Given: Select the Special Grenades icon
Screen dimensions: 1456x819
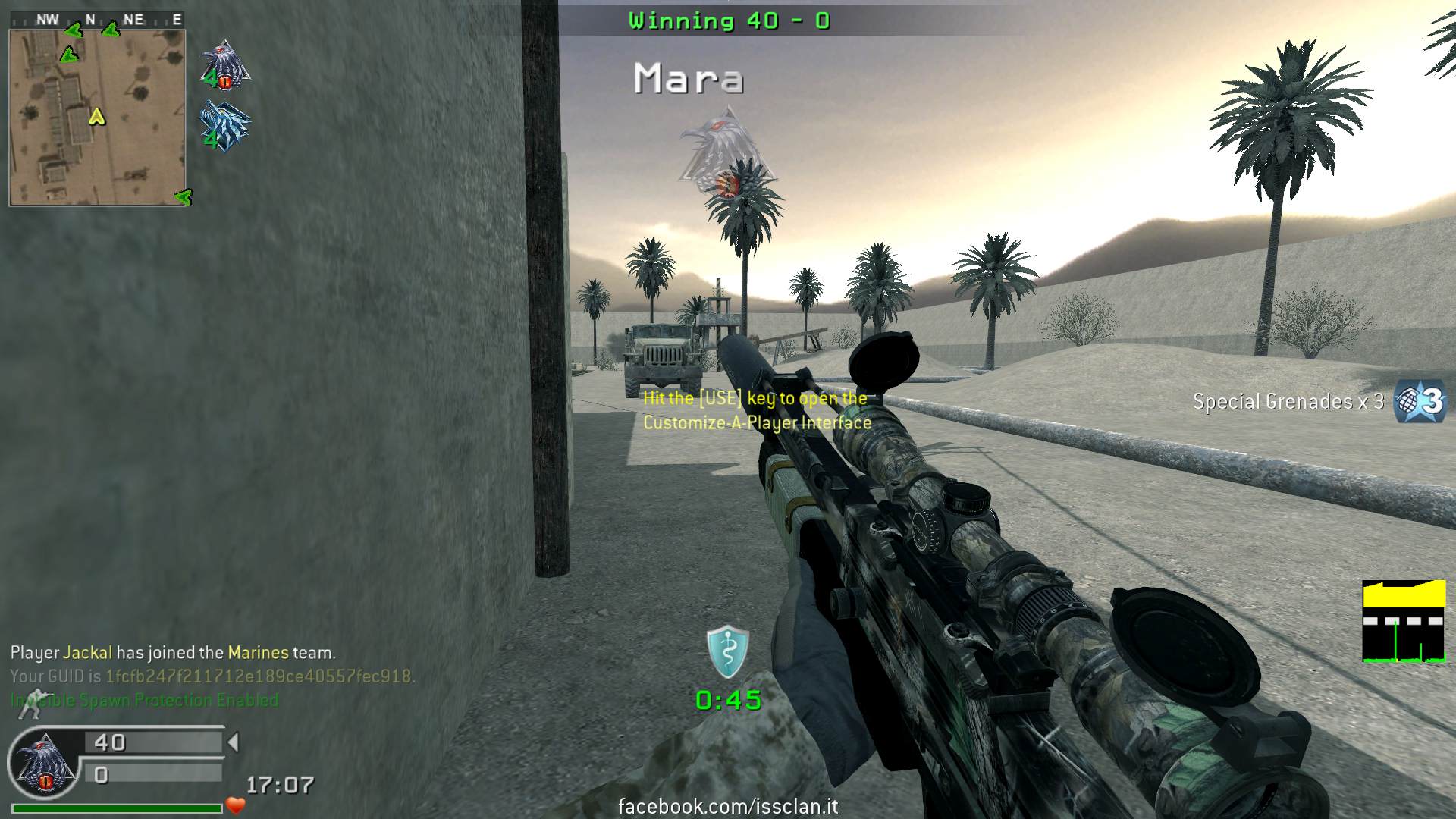Looking at the screenshot, I should click(1421, 400).
